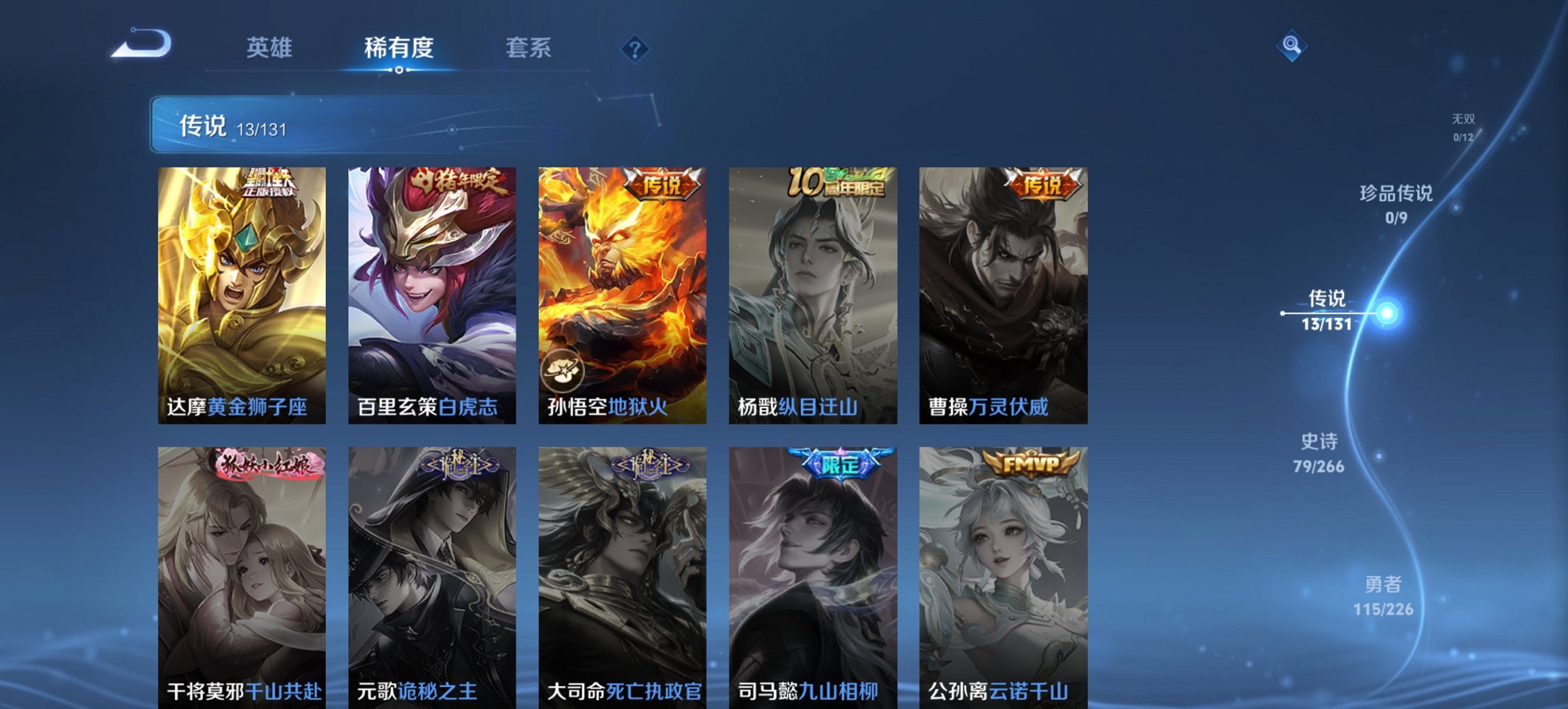
Task: Open the 英雄 tab
Action: pos(270,48)
